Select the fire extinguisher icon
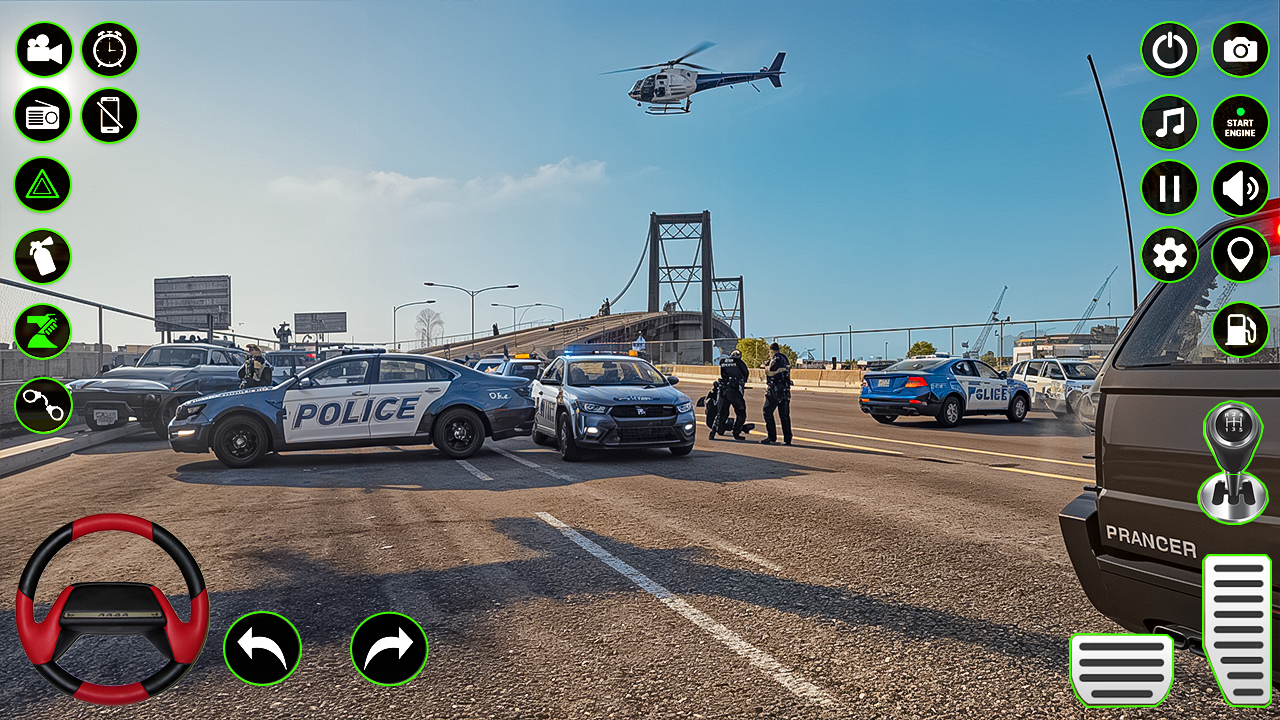This screenshot has height=720, width=1280. tap(42, 256)
